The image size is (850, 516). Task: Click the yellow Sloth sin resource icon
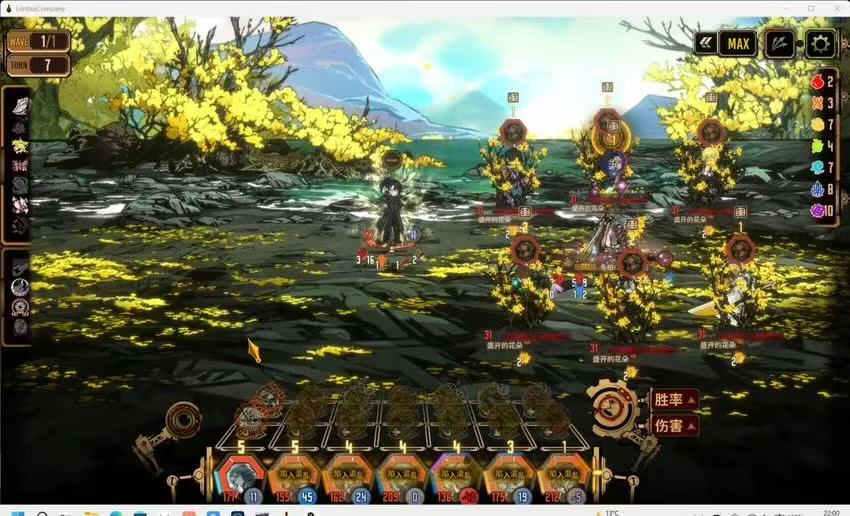[817, 124]
